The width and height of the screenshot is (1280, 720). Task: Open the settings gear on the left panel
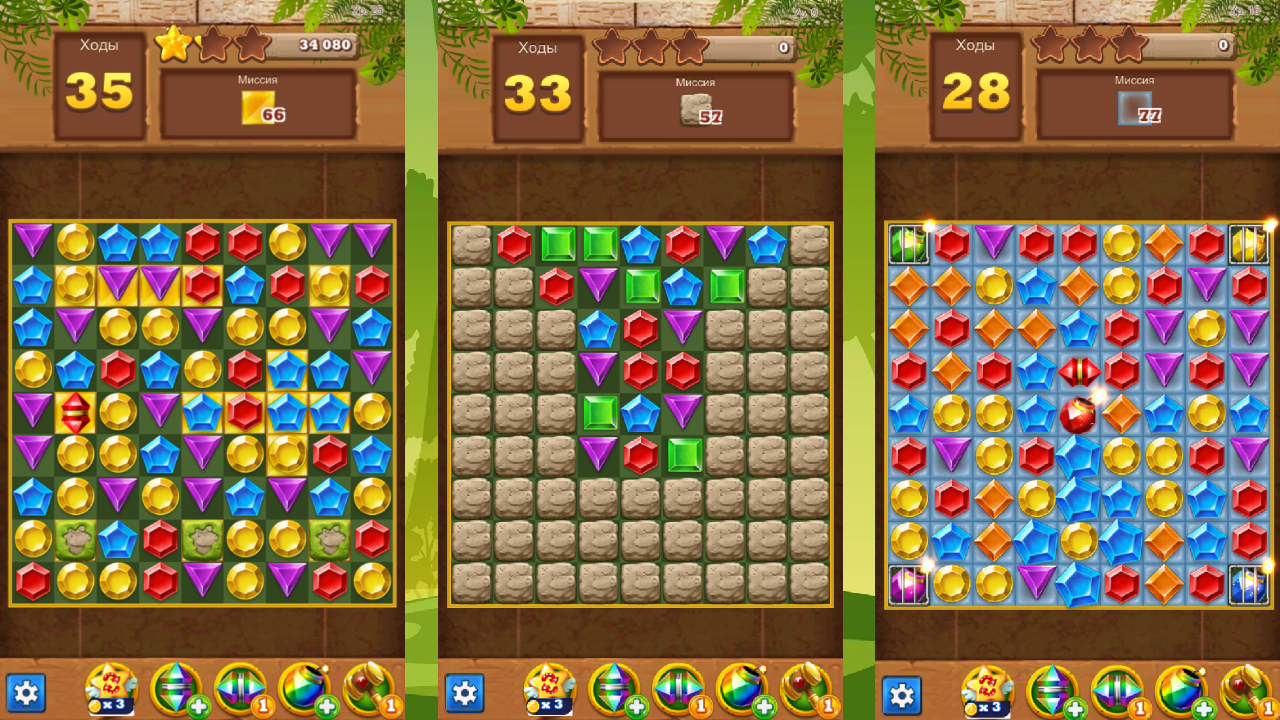point(28,693)
